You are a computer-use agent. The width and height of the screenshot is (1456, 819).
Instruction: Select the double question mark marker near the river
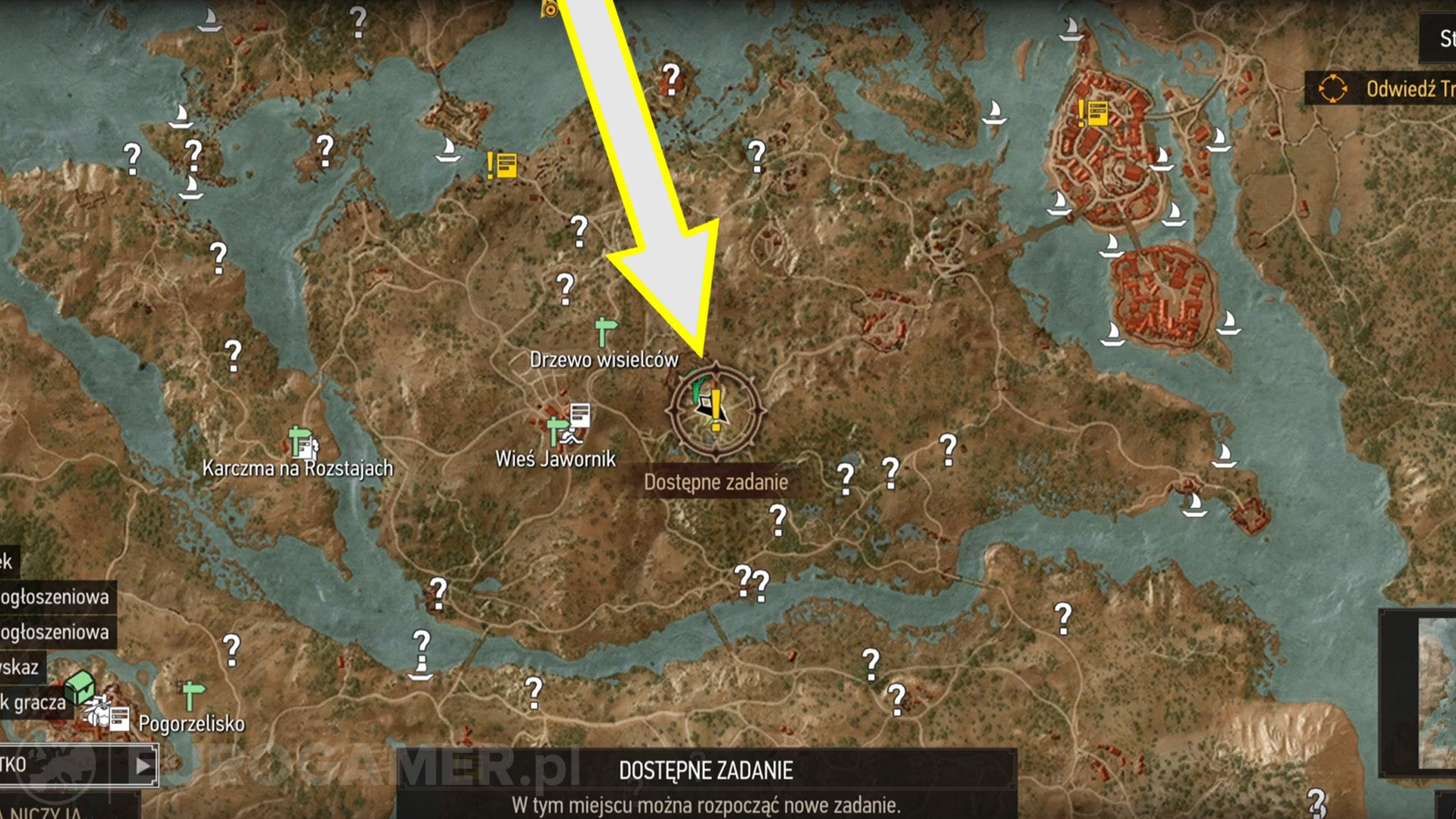coord(751,582)
